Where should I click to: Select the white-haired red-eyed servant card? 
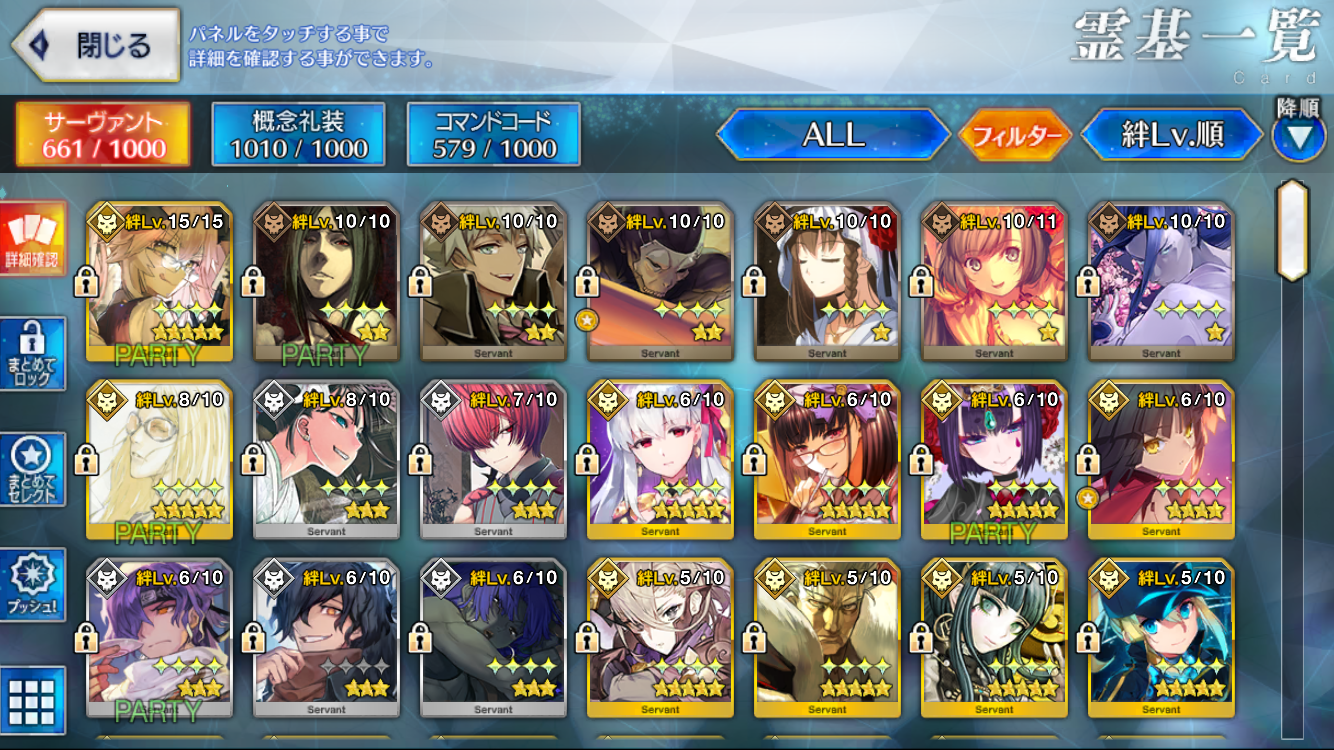(x=660, y=460)
